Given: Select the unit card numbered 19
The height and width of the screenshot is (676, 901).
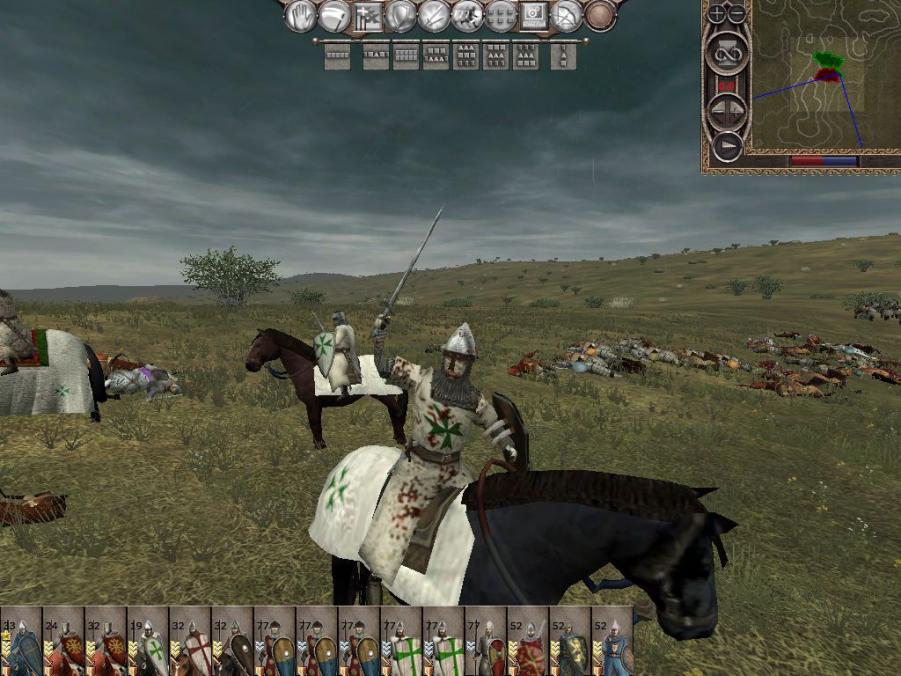Looking at the screenshot, I should [148, 641].
